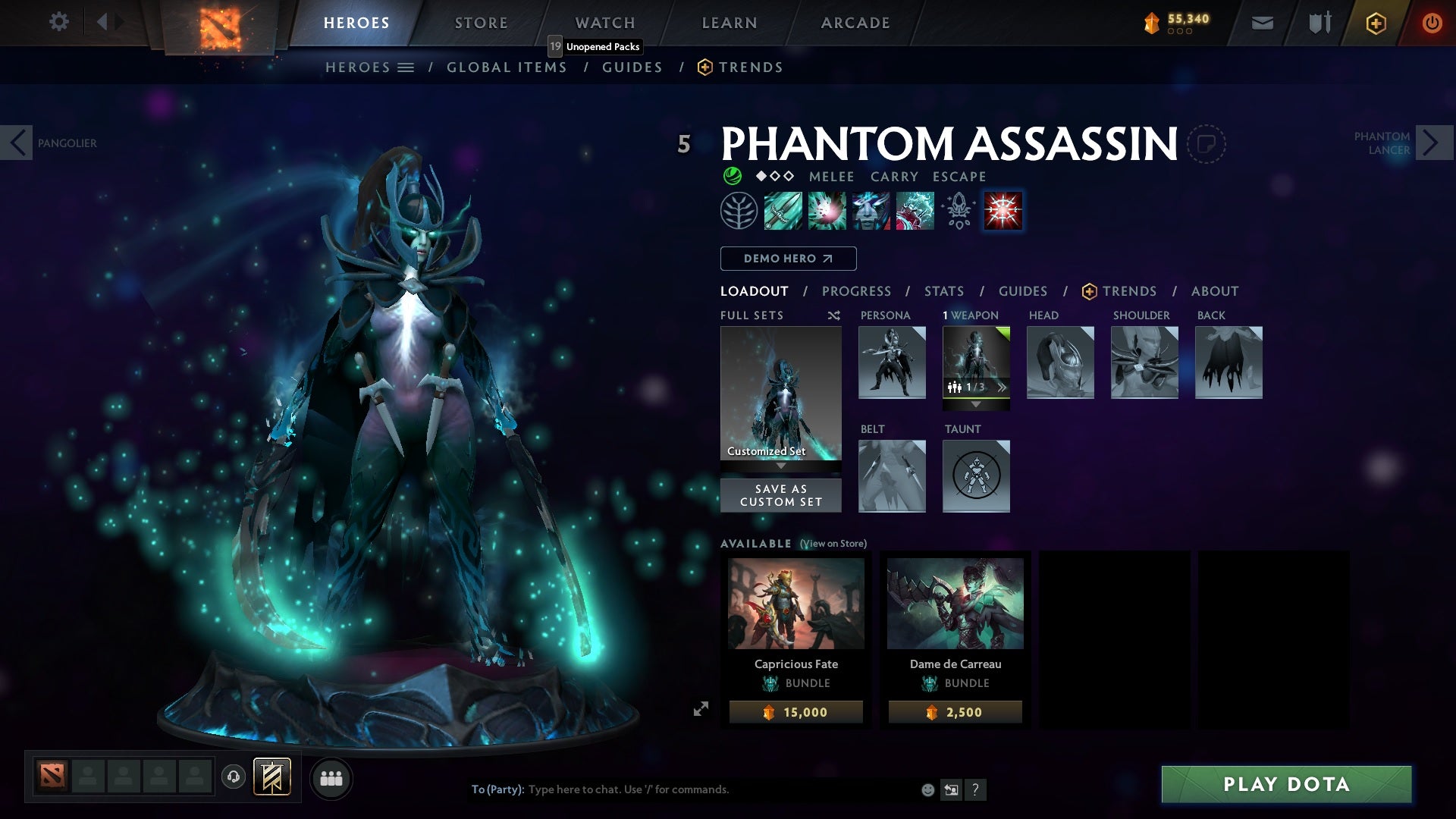Select the Stifling Dagger ability icon
This screenshot has width=1456, height=819.
pos(783,211)
